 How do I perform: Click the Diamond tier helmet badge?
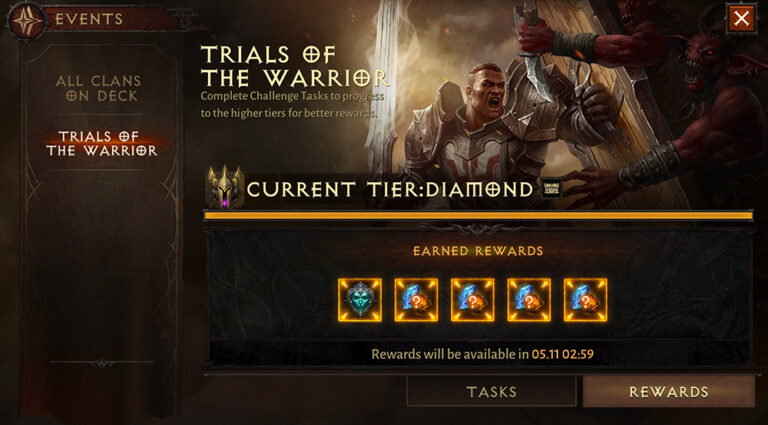[x=224, y=187]
